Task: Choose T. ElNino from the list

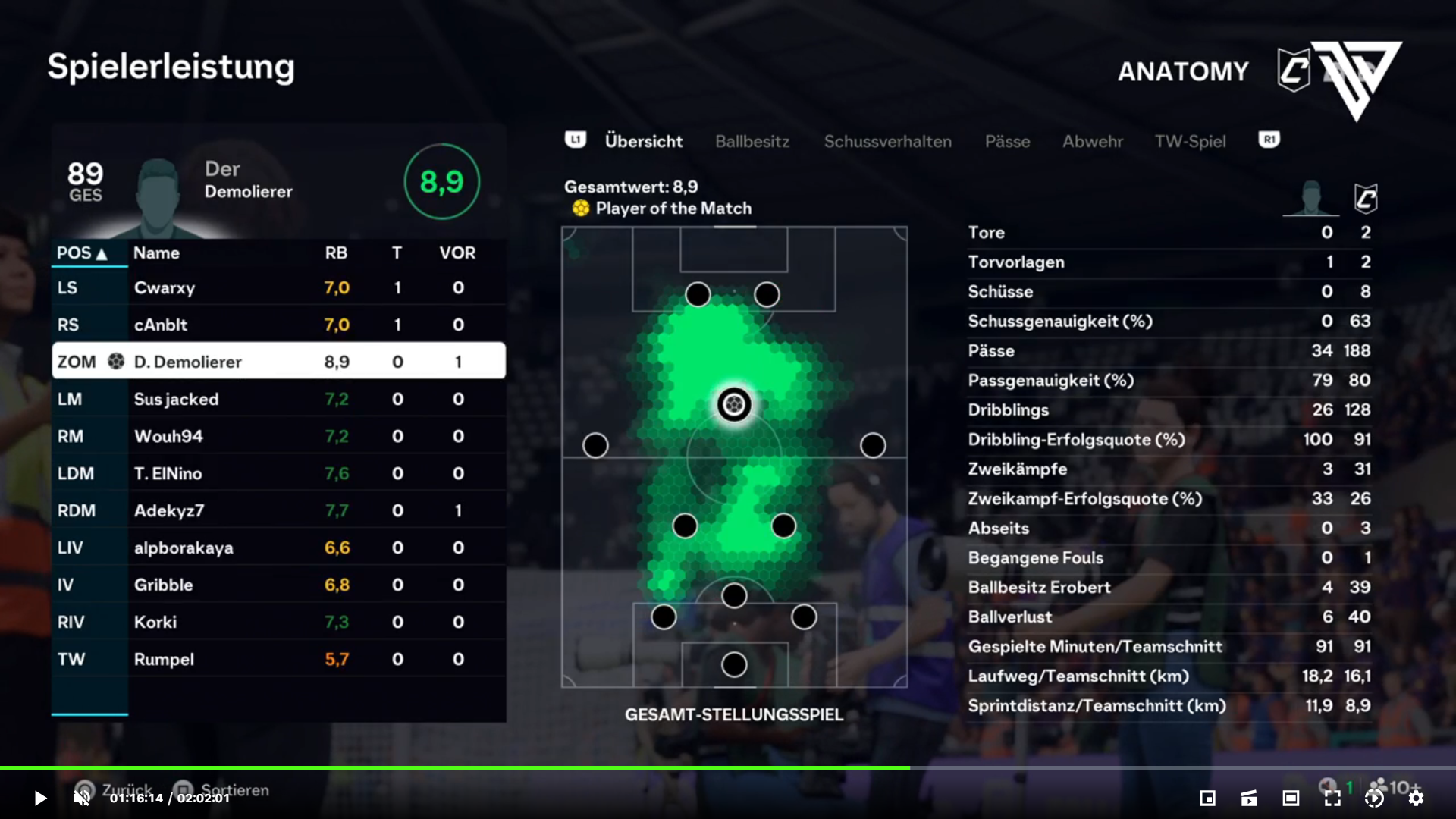Action: click(x=278, y=474)
